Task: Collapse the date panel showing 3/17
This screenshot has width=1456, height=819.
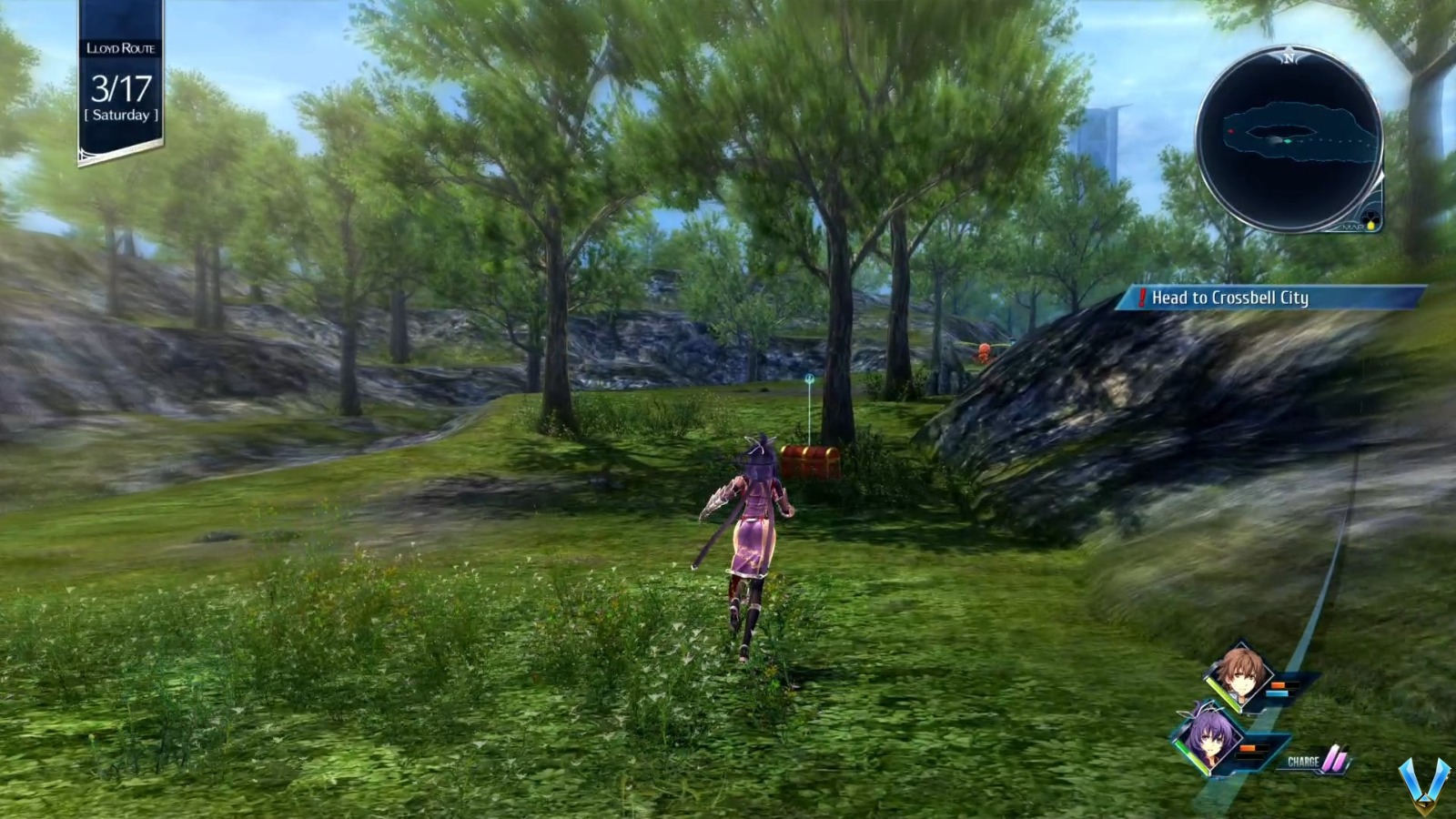Action: [121, 88]
